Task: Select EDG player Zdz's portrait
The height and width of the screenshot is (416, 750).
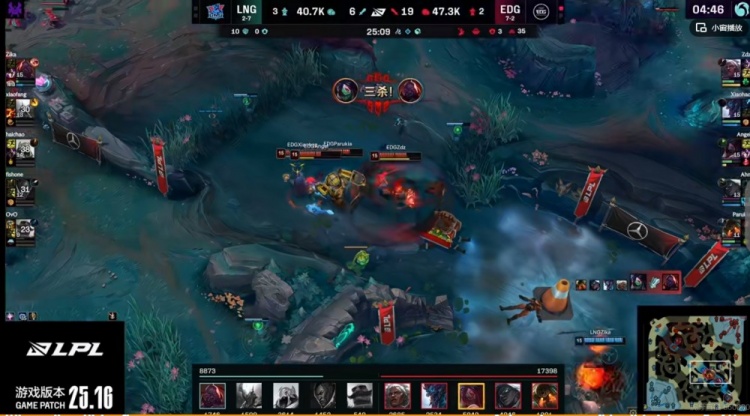Action: pyautogui.click(x=733, y=70)
